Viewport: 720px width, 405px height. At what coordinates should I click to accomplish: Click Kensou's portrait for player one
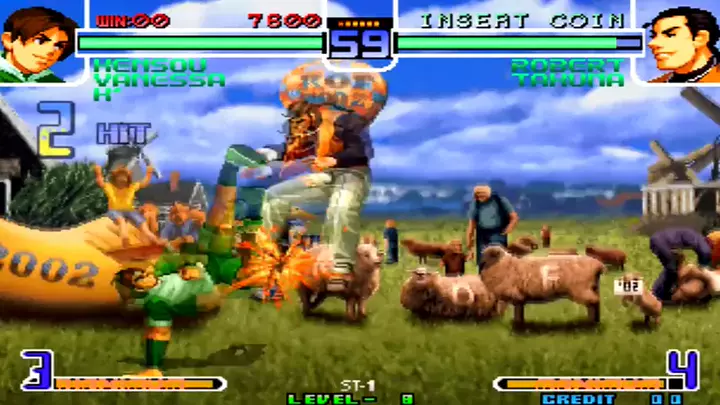(37, 42)
